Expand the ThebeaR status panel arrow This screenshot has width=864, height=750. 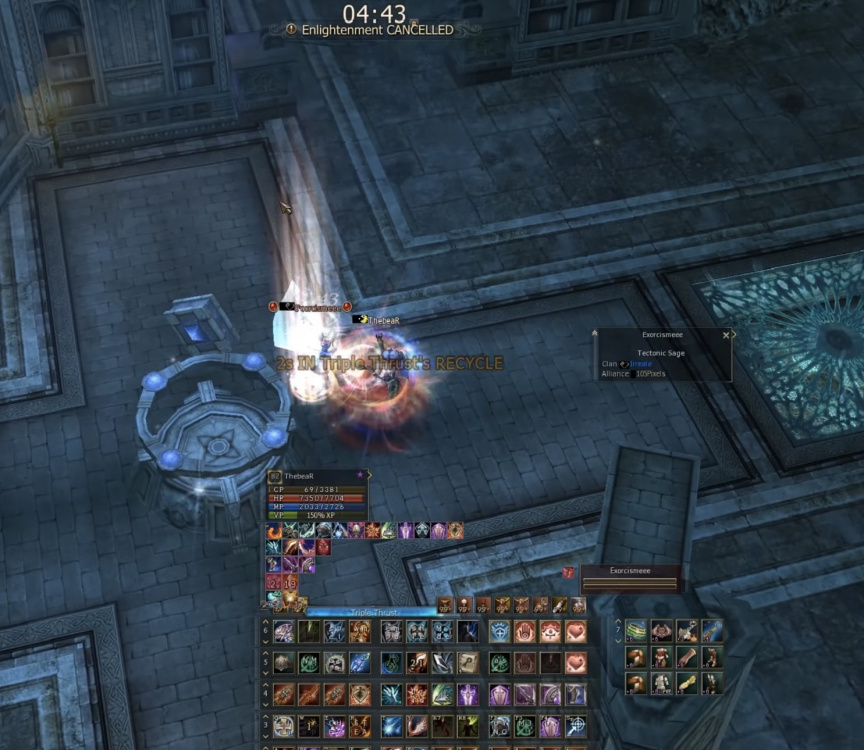tap(370, 475)
